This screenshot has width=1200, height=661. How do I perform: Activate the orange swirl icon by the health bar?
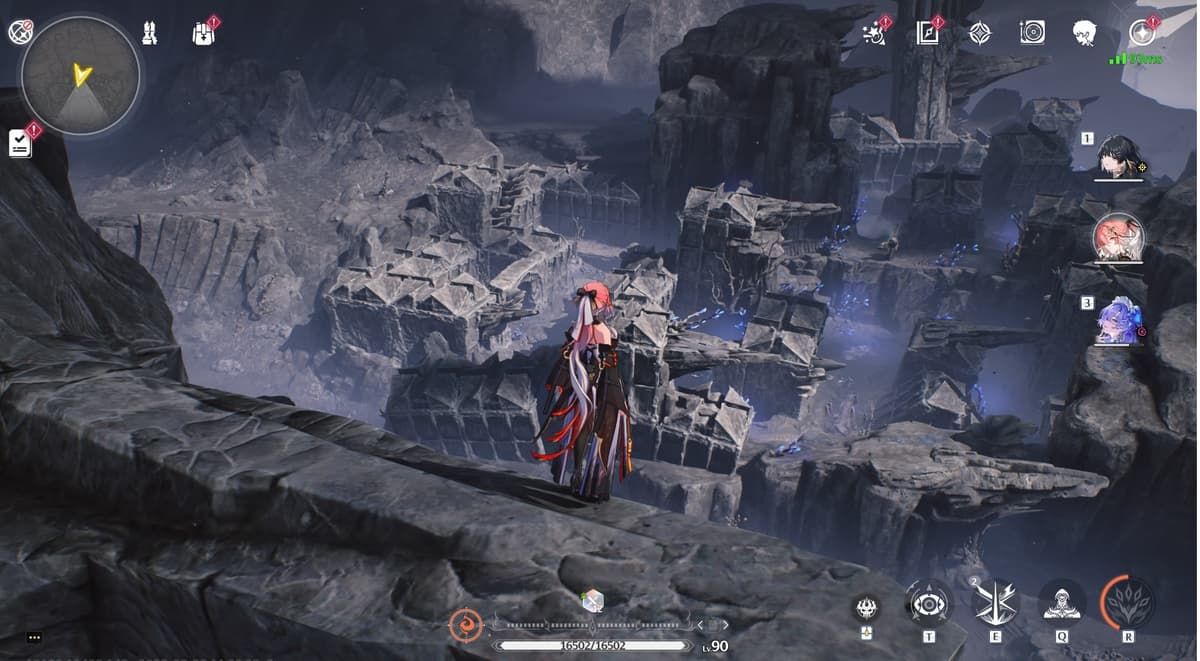[x=463, y=625]
